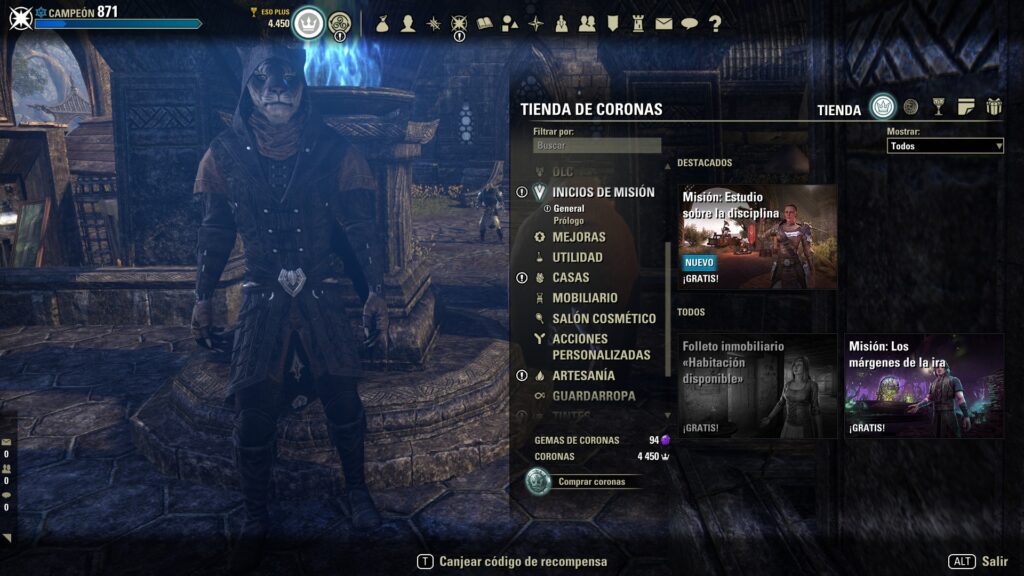The width and height of the screenshot is (1024, 576).
Task: Open the mail envelope icon
Action: pos(664,24)
